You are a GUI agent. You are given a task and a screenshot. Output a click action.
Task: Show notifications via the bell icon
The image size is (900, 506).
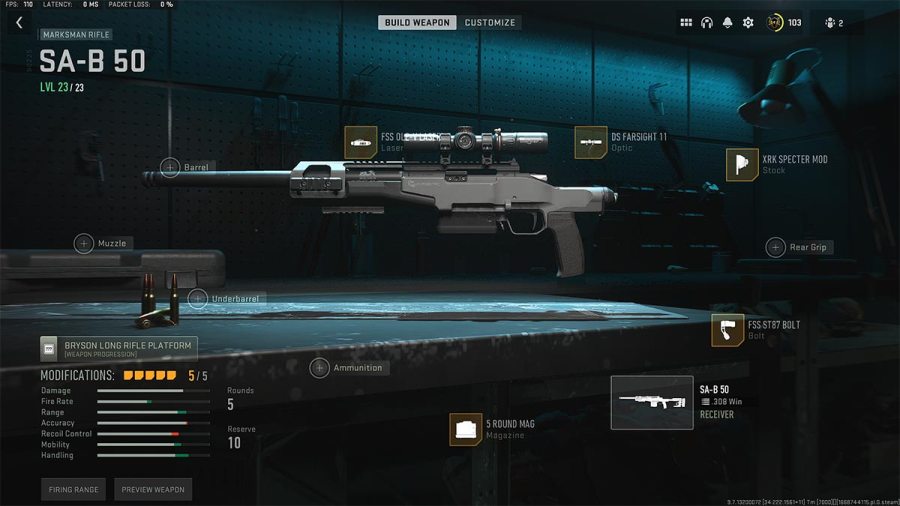pyautogui.click(x=727, y=22)
